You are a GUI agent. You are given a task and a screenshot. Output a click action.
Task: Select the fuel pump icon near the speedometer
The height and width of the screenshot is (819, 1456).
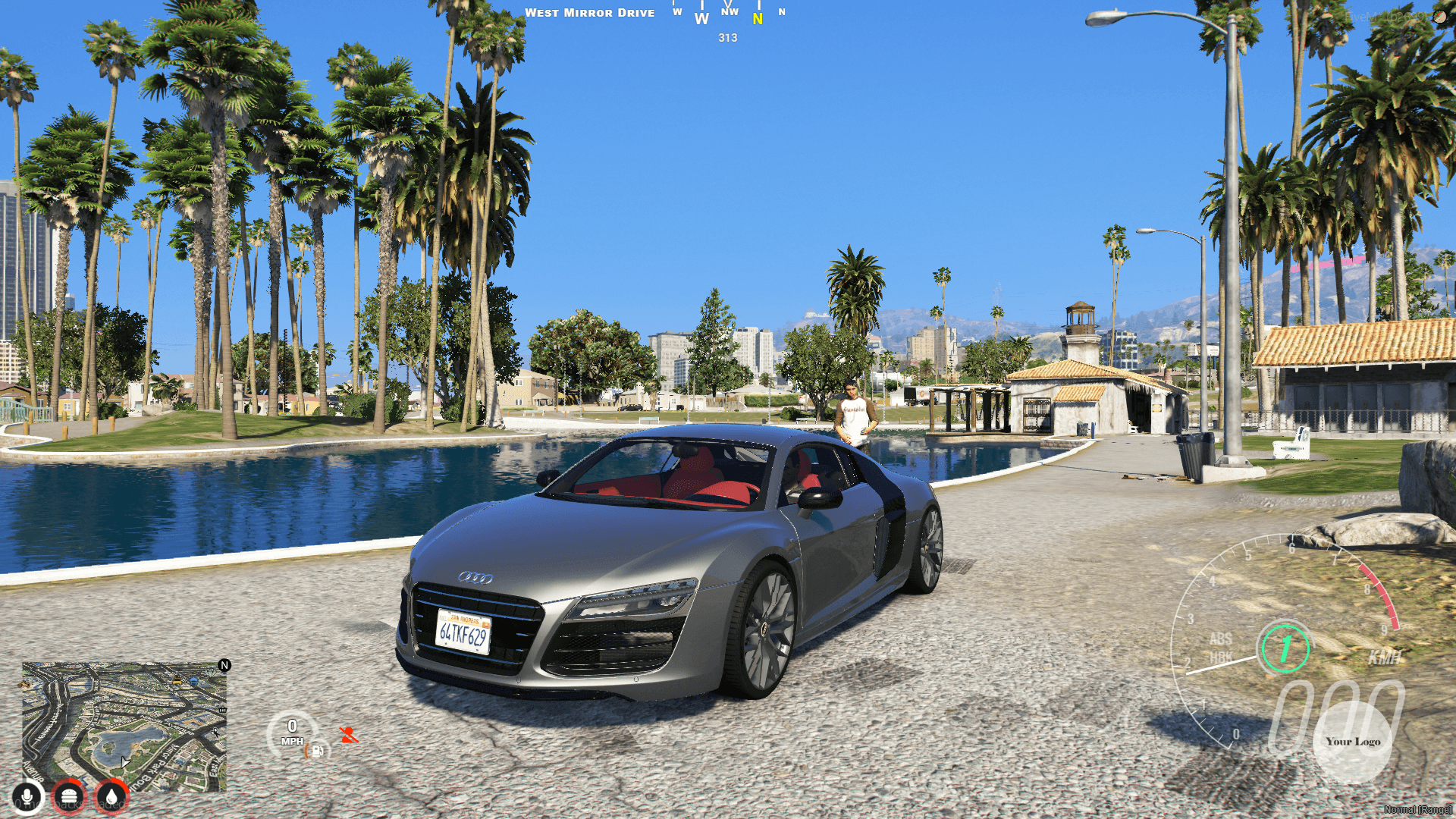318,752
